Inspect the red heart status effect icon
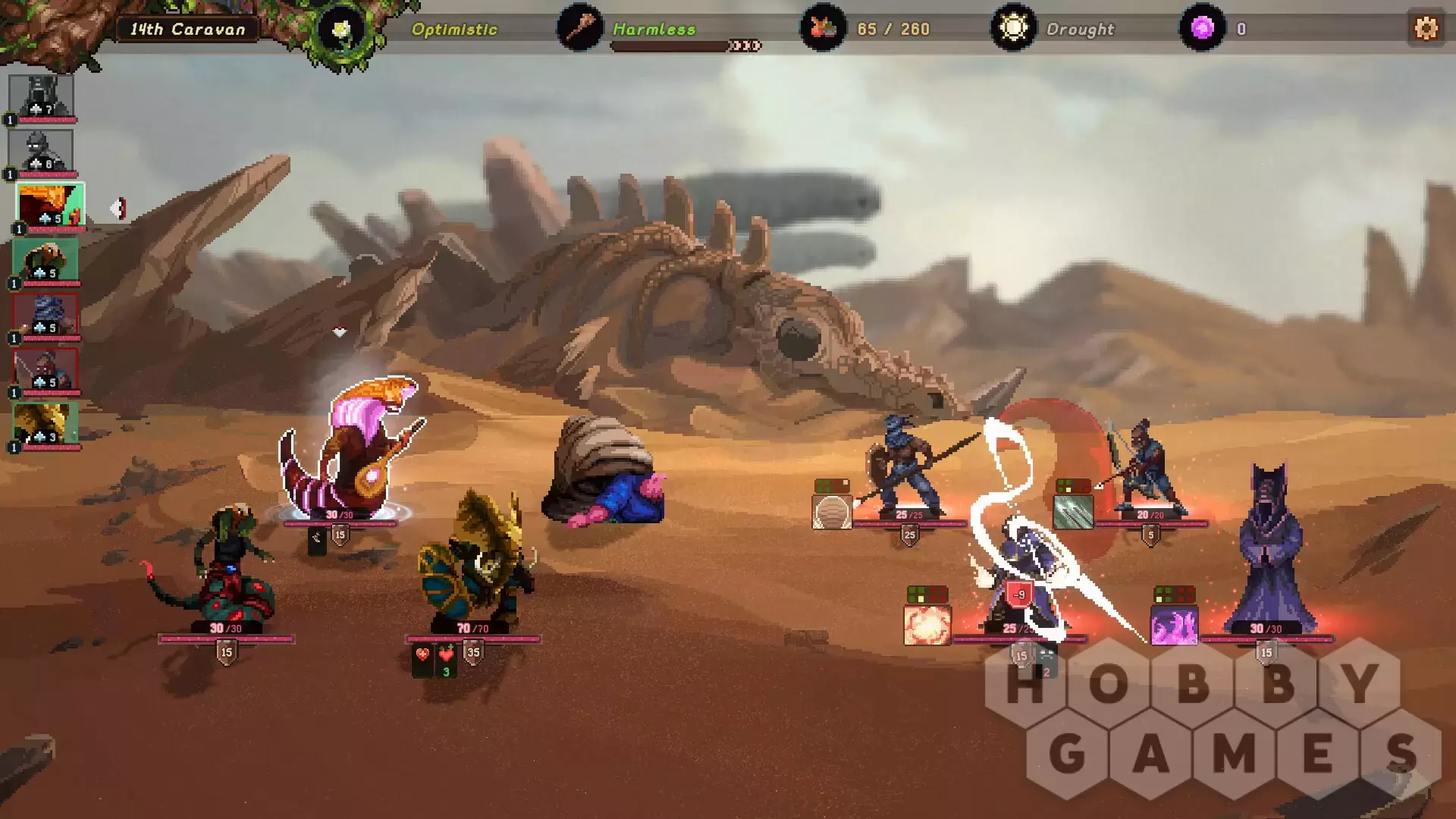Image resolution: width=1456 pixels, height=819 pixels. coord(422,654)
